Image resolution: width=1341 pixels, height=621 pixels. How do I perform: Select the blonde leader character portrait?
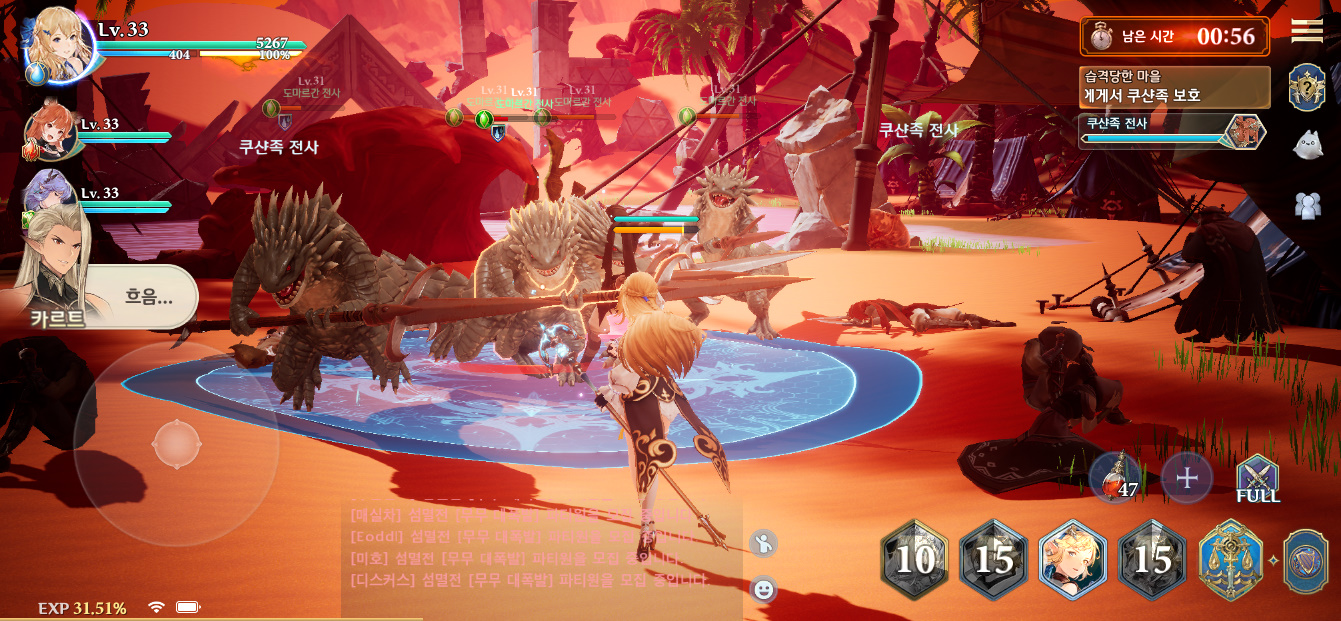coord(58,44)
